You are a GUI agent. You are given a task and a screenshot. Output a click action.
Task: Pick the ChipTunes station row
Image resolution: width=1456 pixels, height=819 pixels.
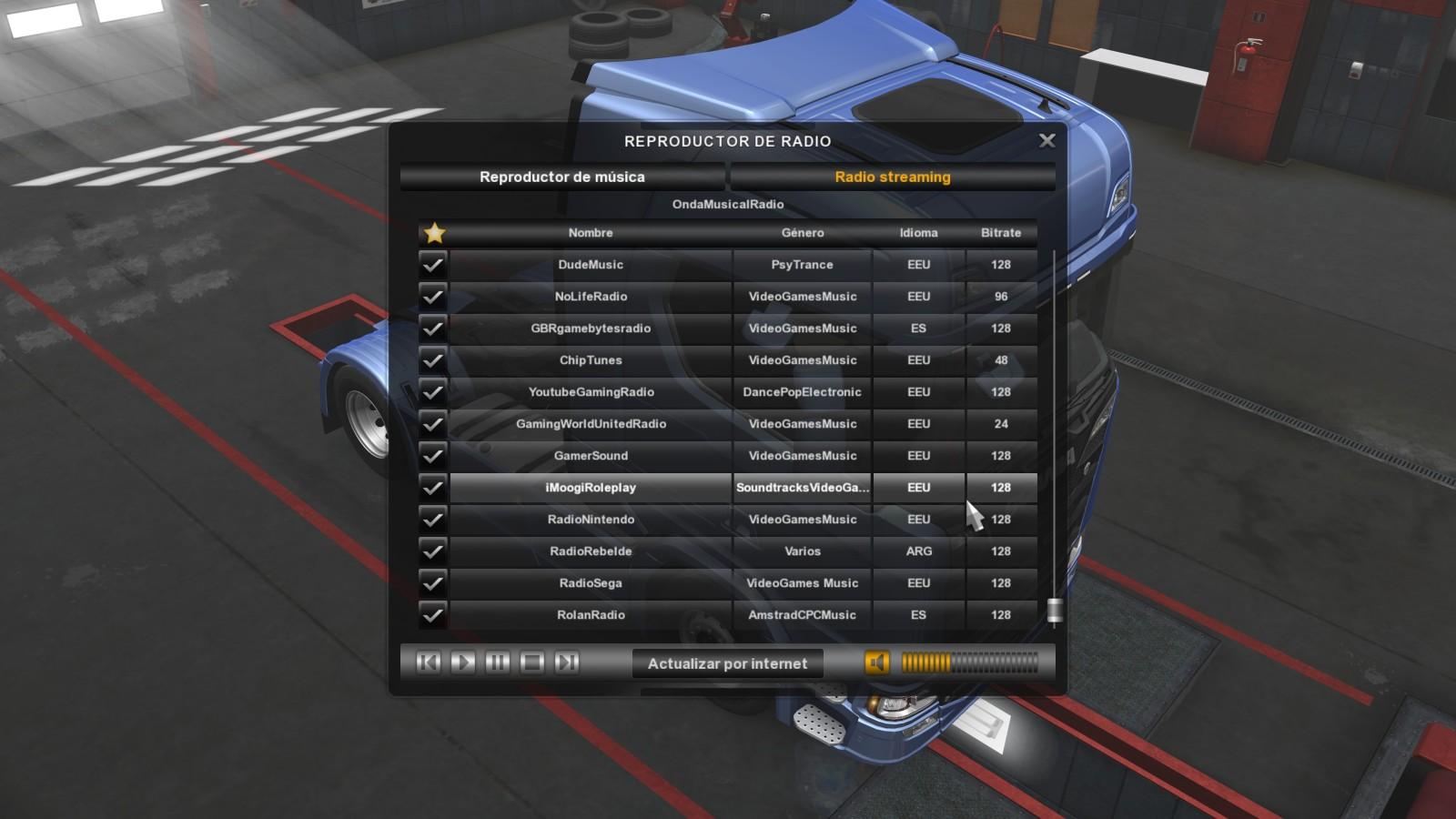[x=591, y=360]
